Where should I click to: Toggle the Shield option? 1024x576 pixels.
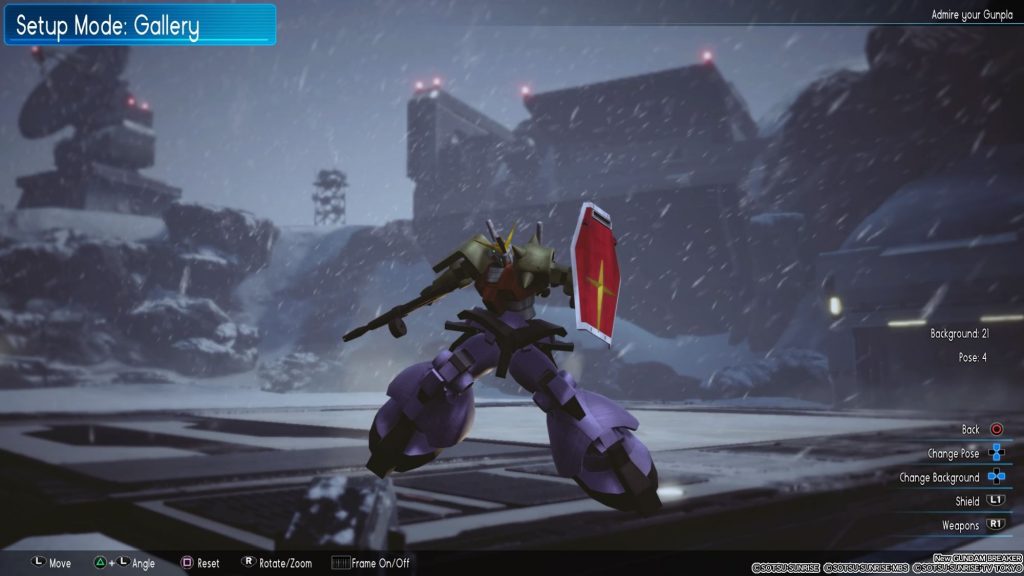[967, 502]
